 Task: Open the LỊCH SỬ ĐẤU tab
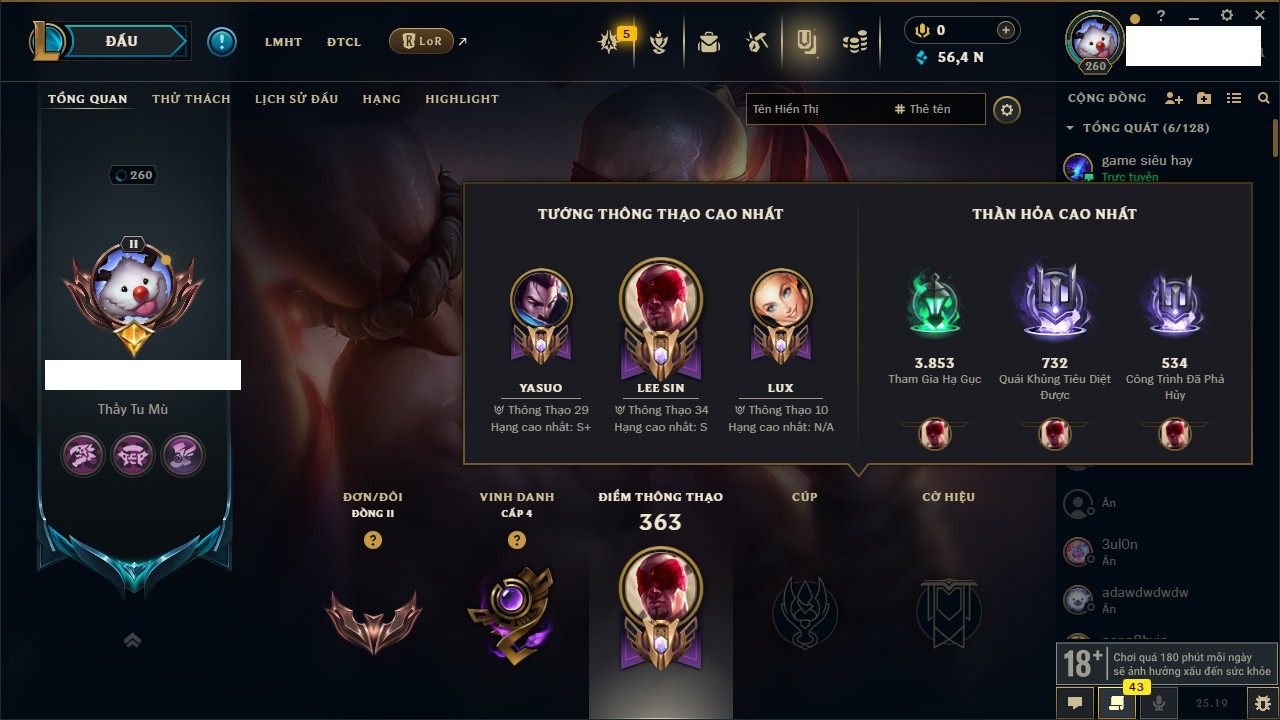click(x=296, y=99)
